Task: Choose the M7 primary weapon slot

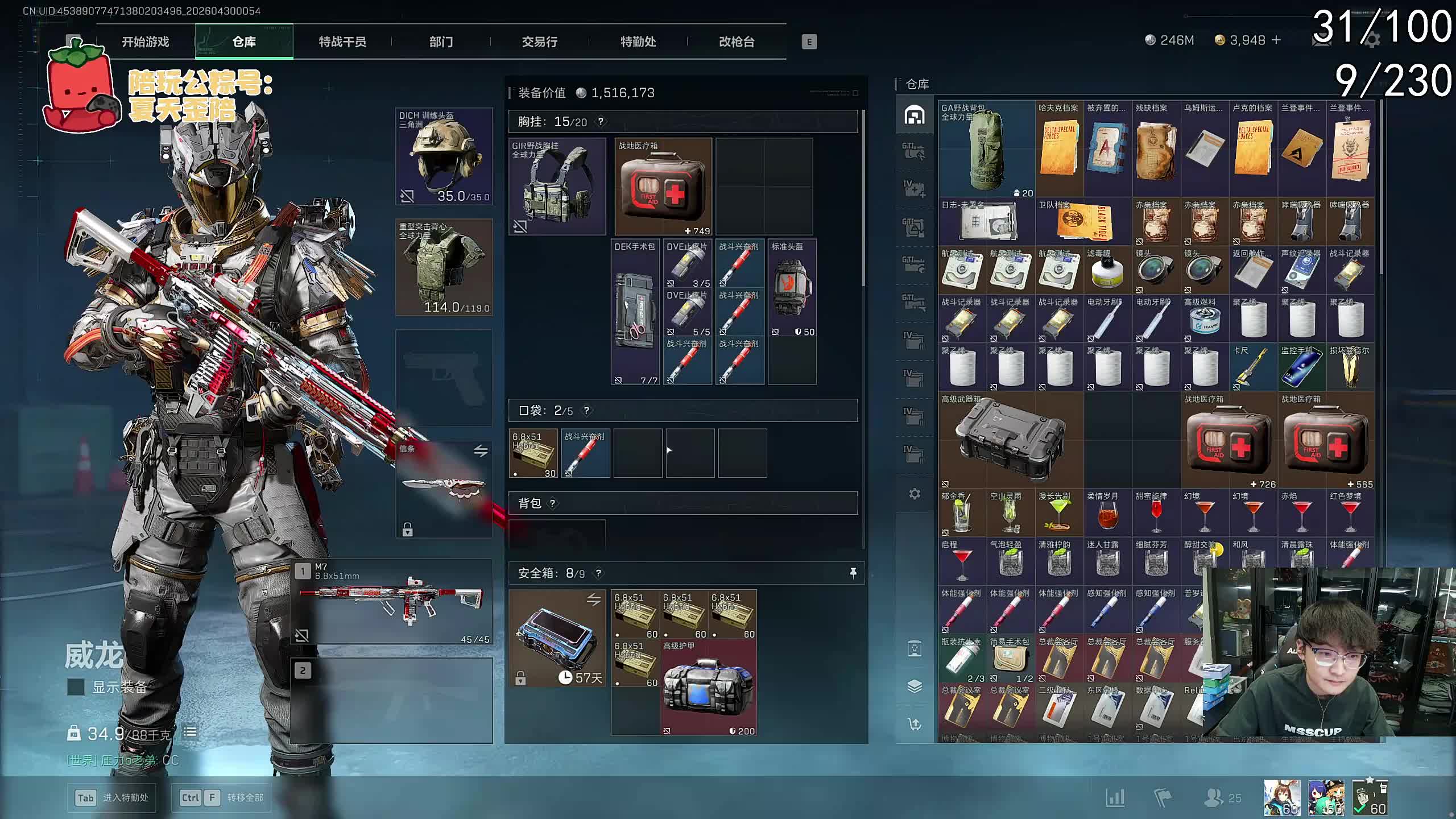Action: pyautogui.click(x=392, y=601)
